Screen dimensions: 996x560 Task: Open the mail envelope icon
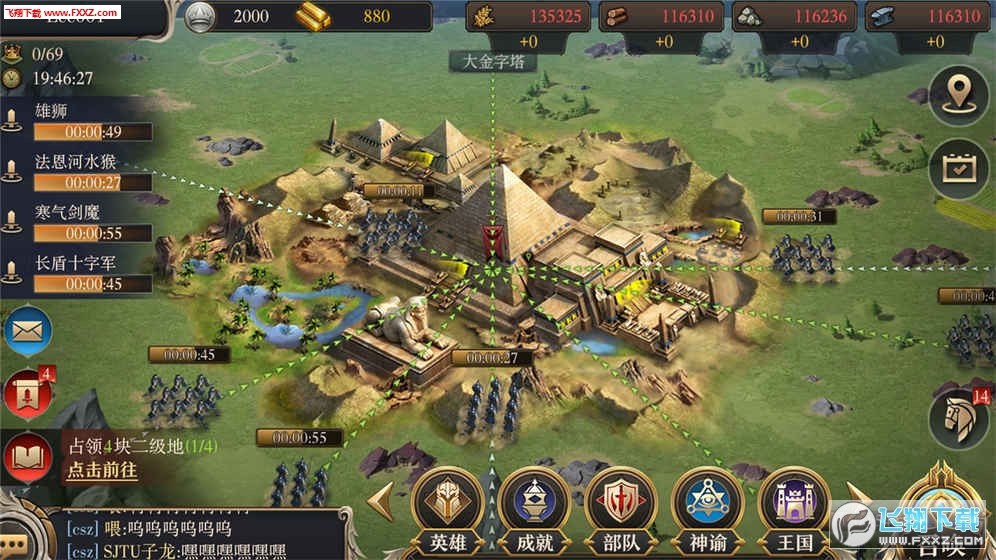point(28,330)
